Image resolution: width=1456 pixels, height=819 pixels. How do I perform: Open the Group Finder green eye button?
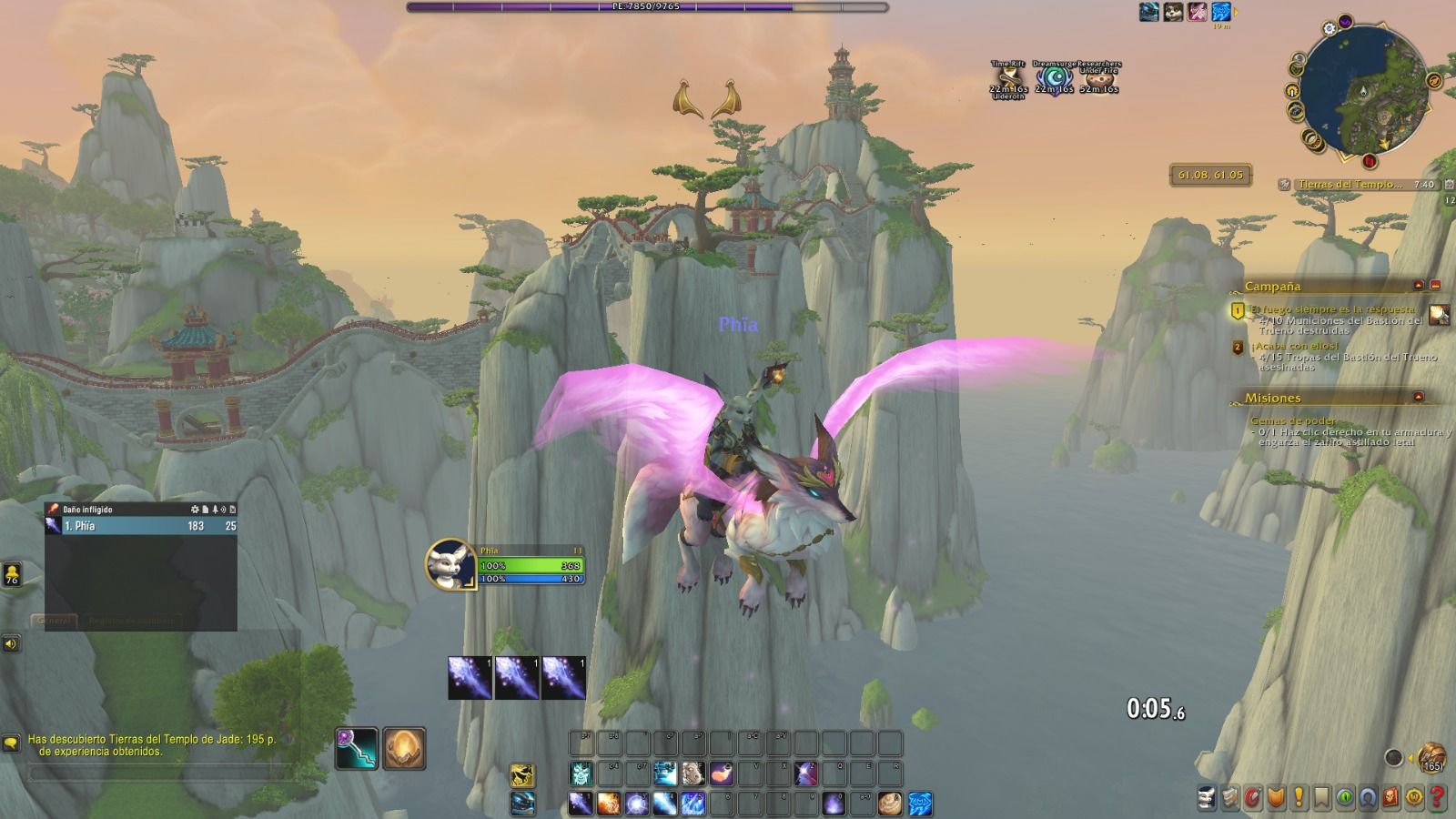tap(1345, 798)
